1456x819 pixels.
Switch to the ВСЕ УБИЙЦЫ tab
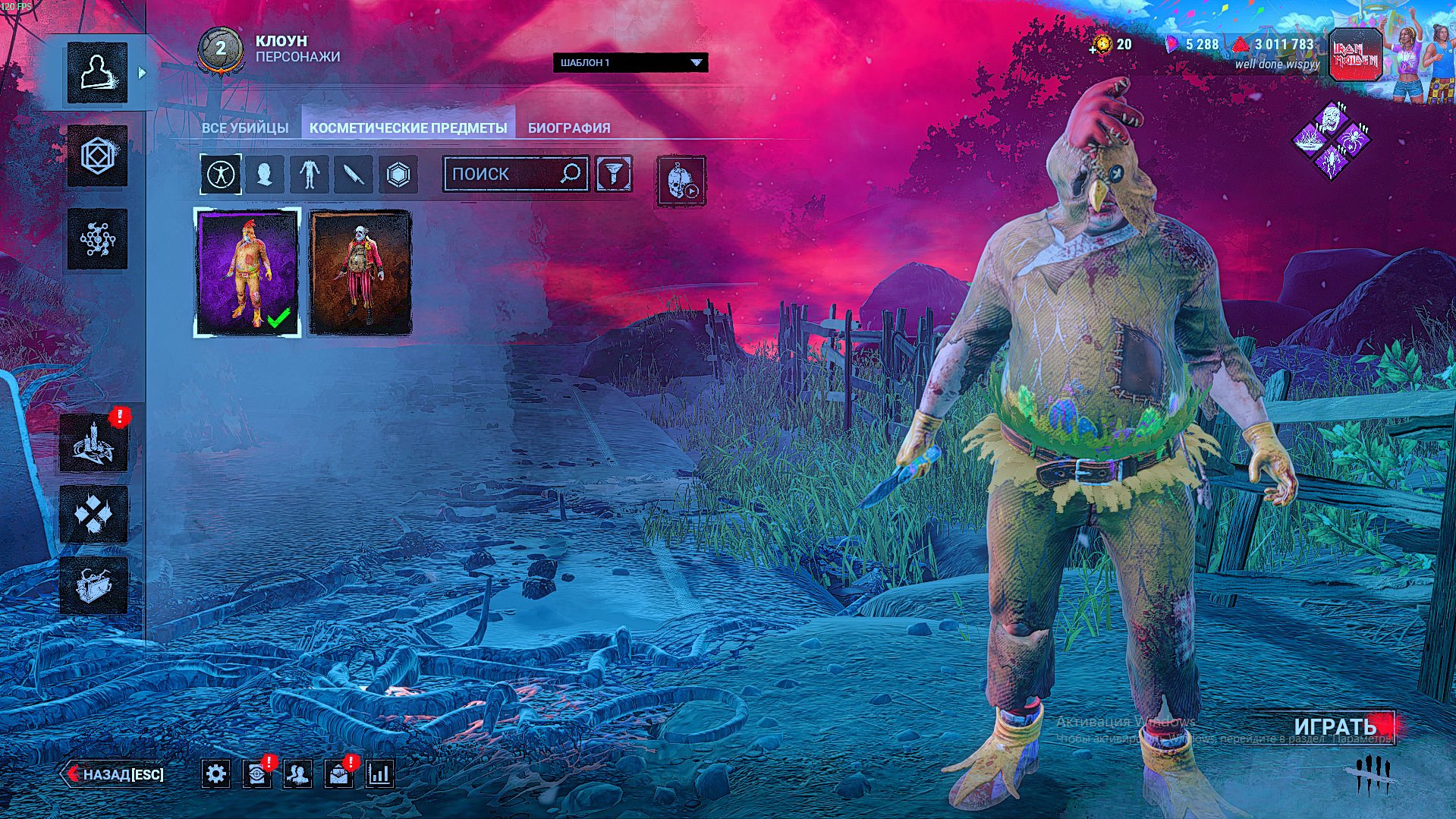tap(244, 128)
